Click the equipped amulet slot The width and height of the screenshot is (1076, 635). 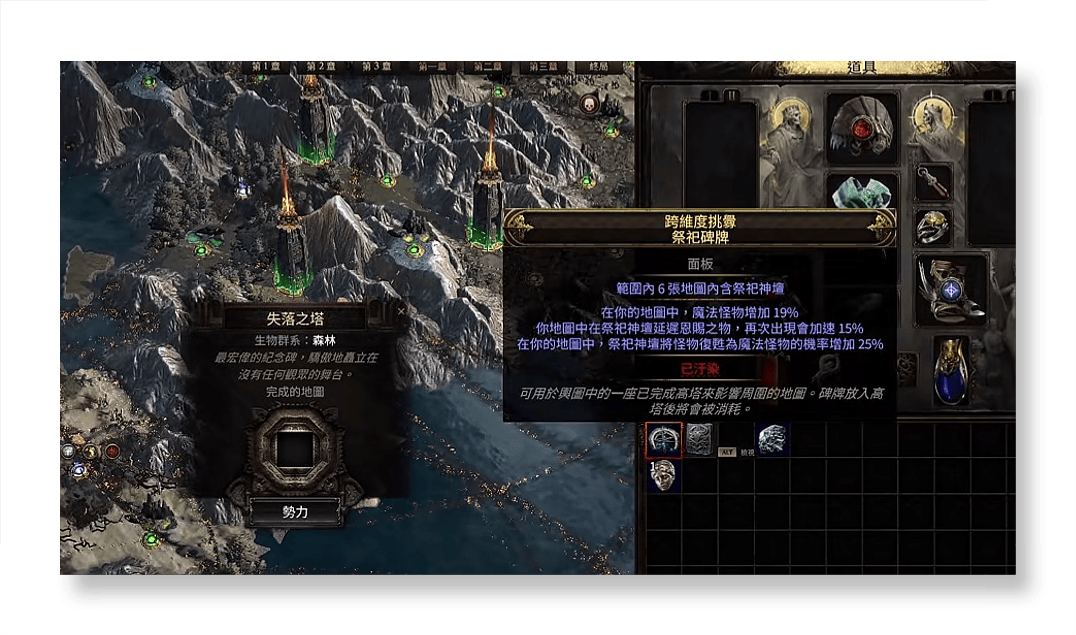click(x=933, y=182)
